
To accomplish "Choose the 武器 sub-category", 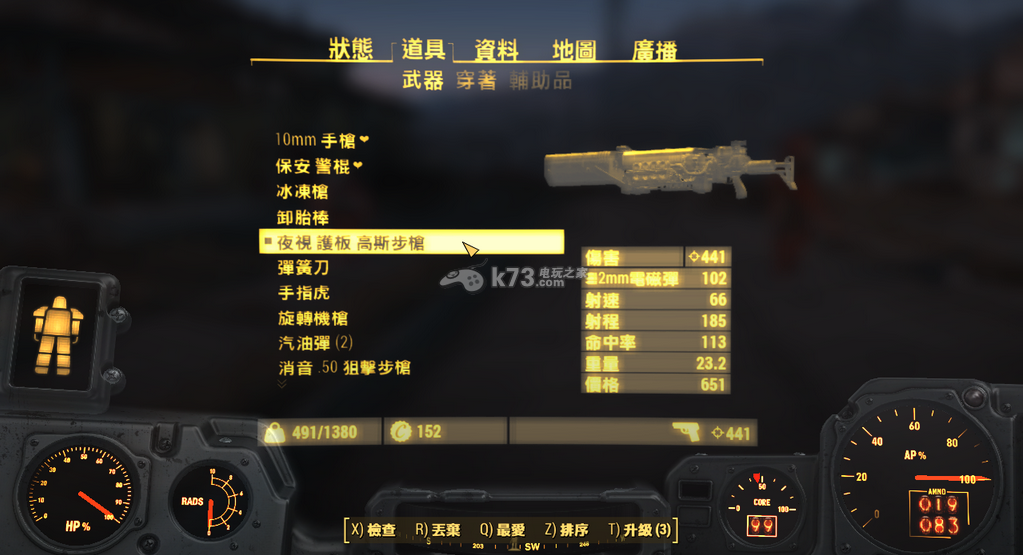I will (x=422, y=82).
